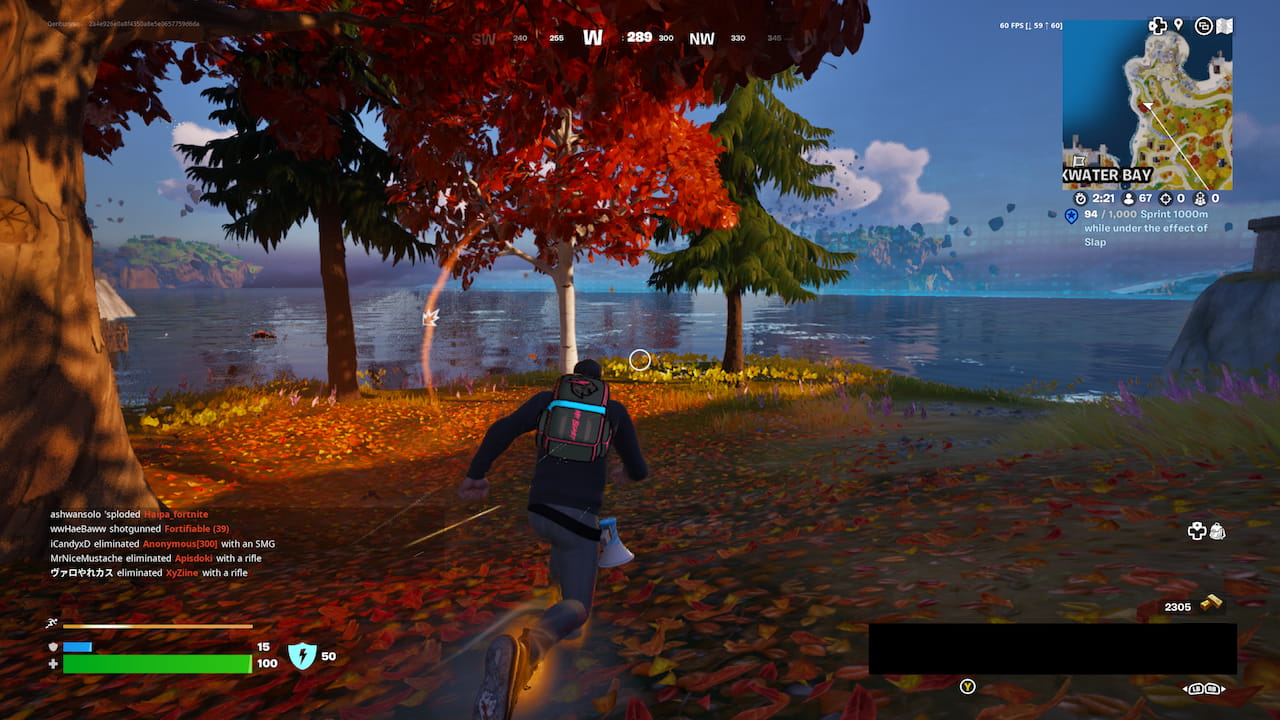Click the compass heading bar
Viewport: 1280px width, 720px height.
(x=640, y=38)
